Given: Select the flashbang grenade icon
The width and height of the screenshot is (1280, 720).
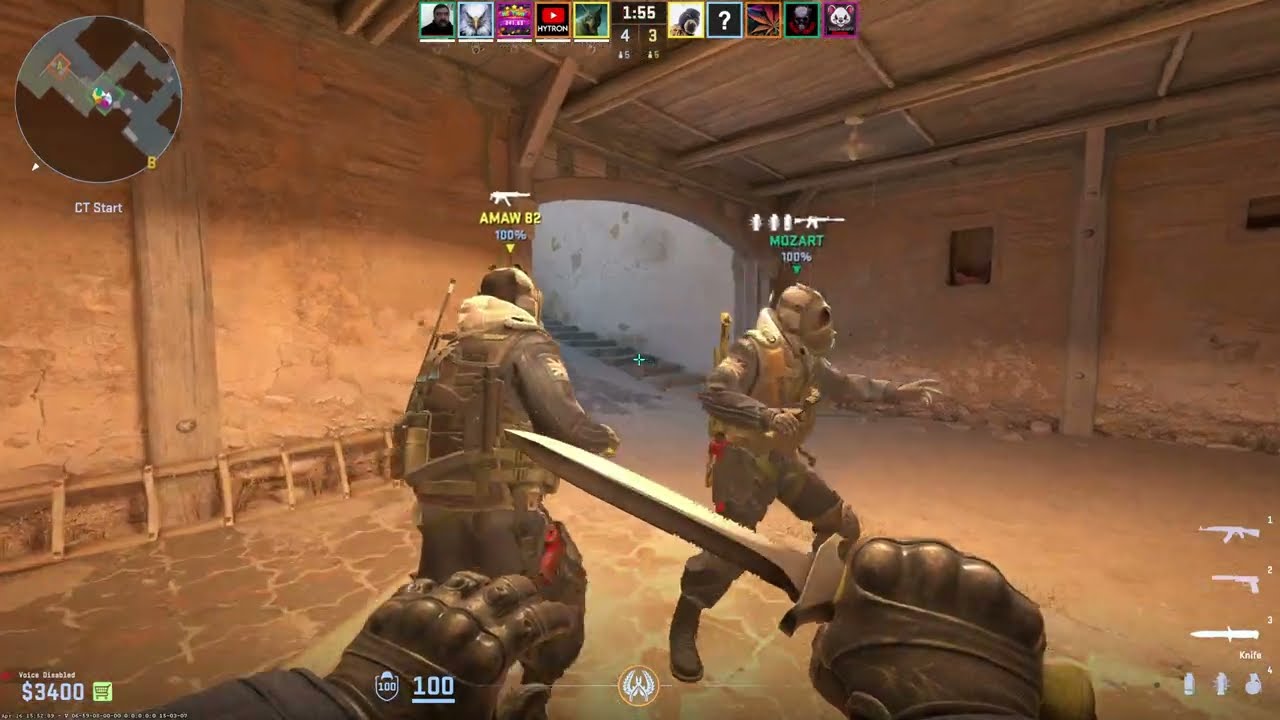Looking at the screenshot, I should (x=1220, y=684).
